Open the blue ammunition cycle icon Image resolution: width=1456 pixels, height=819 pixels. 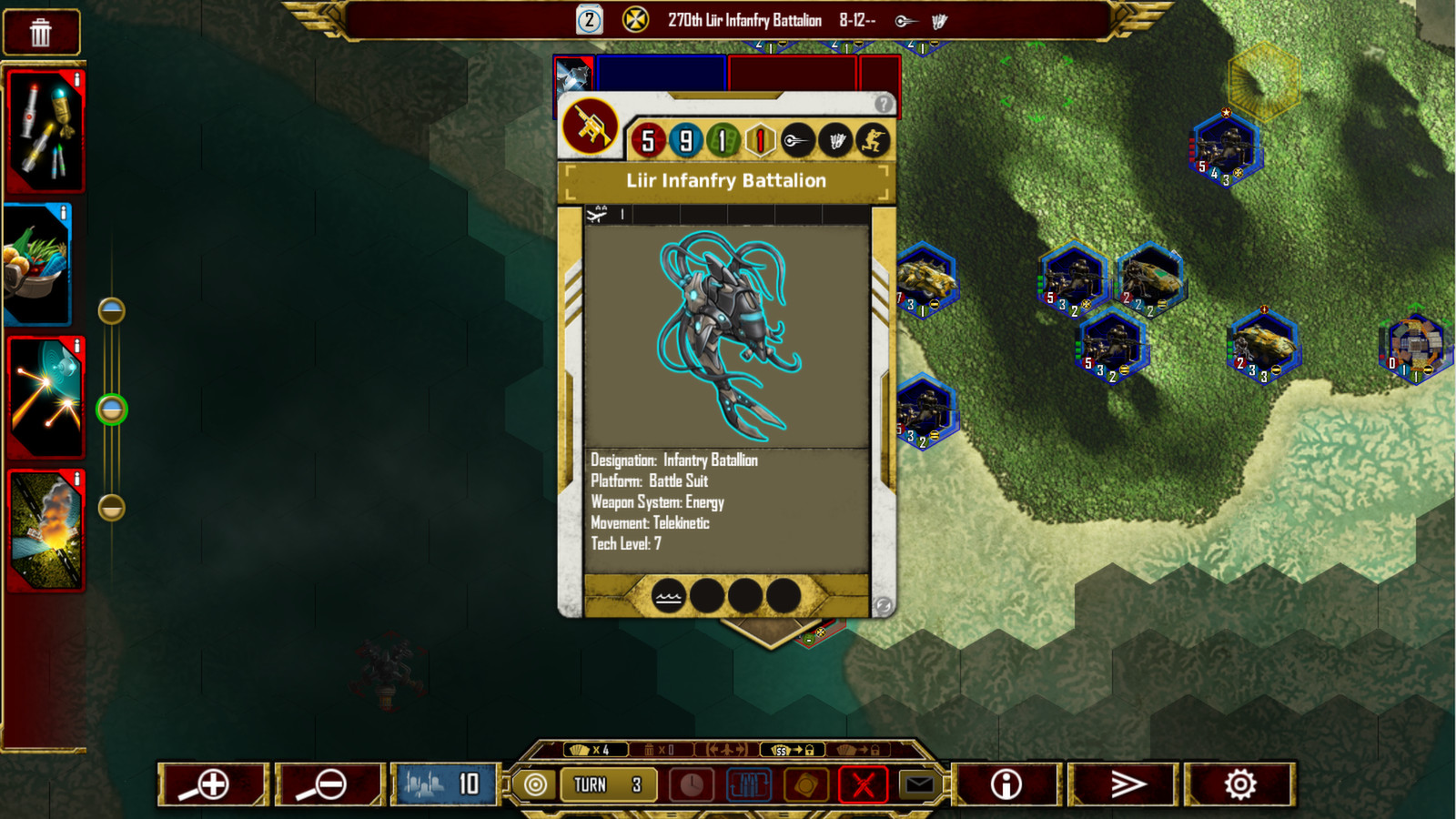click(749, 784)
